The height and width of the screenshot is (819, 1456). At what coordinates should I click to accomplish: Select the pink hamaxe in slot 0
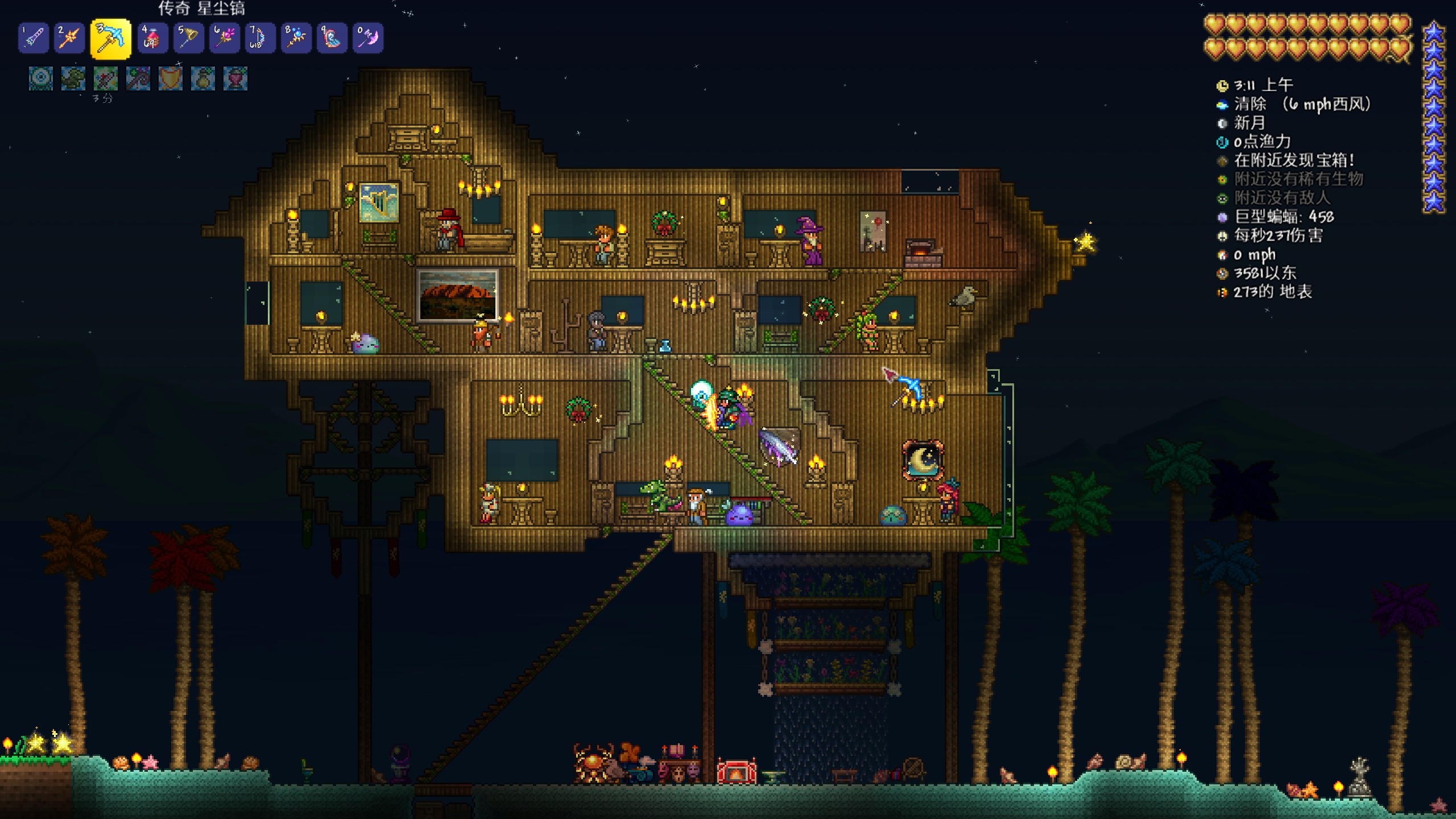coord(368,38)
